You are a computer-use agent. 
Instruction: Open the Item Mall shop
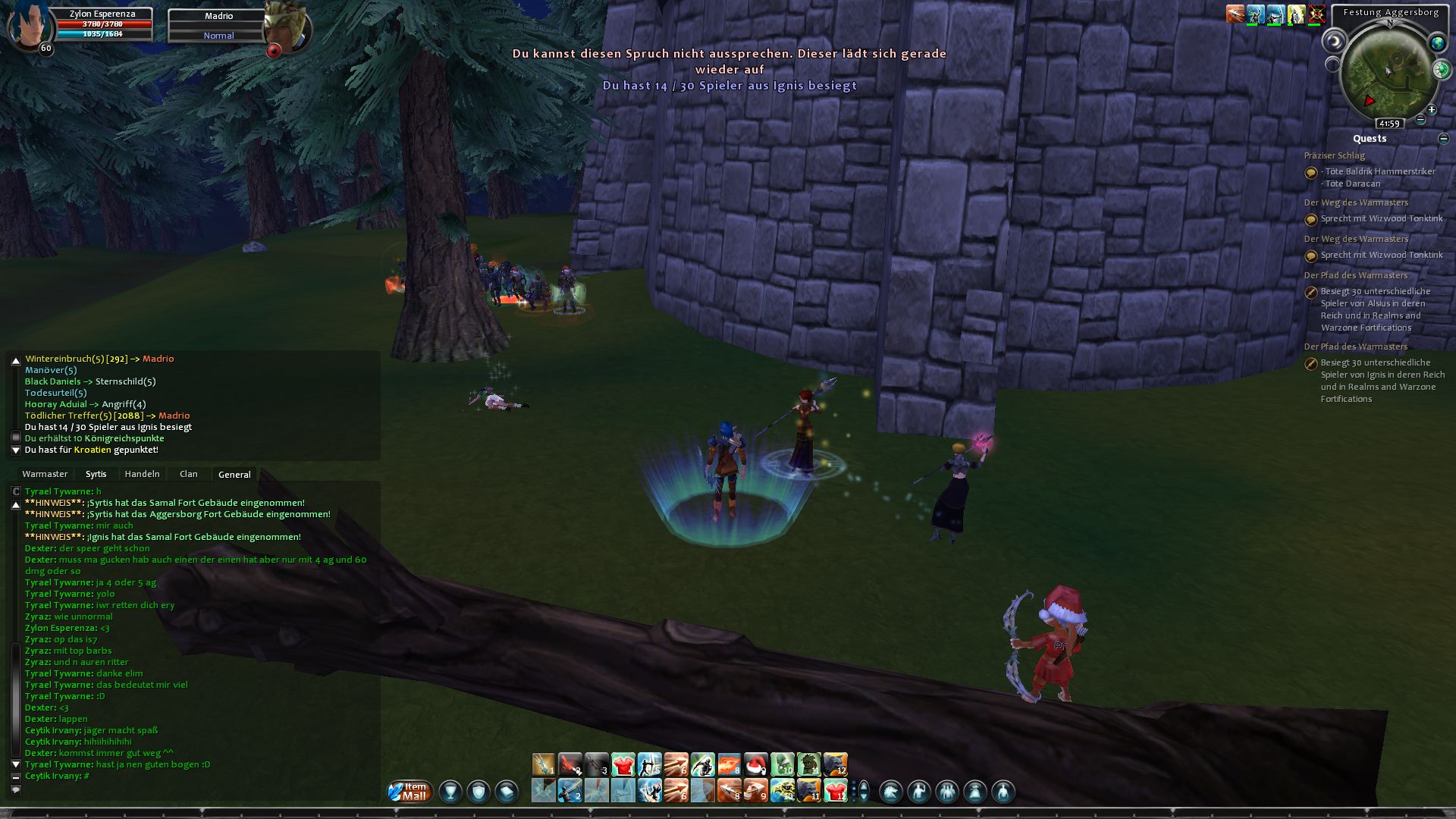410,792
